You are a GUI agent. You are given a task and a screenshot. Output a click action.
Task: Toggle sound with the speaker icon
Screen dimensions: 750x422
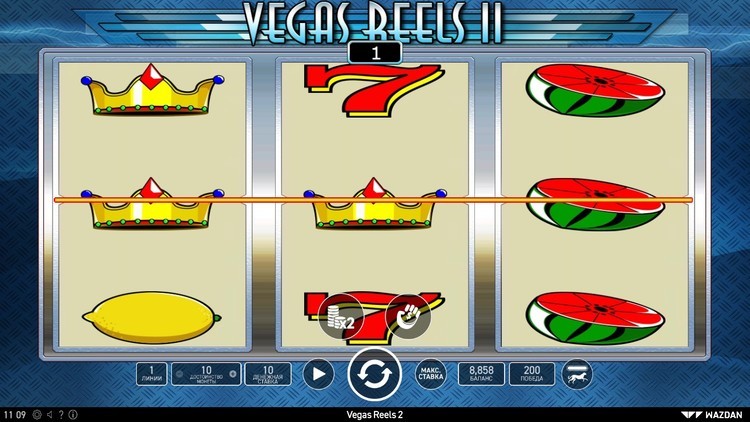(50, 414)
